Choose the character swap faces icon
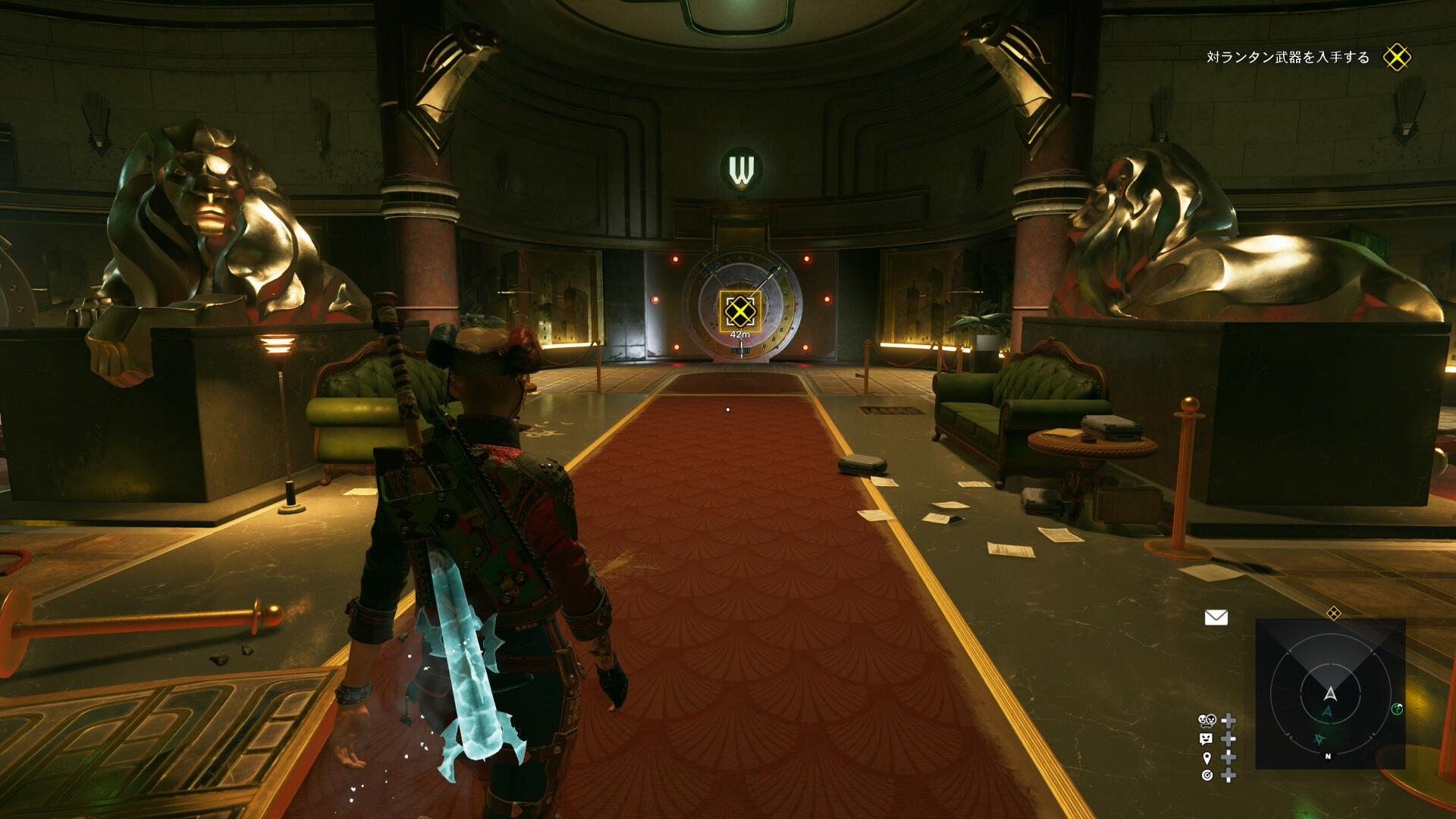 pyautogui.click(x=1207, y=720)
